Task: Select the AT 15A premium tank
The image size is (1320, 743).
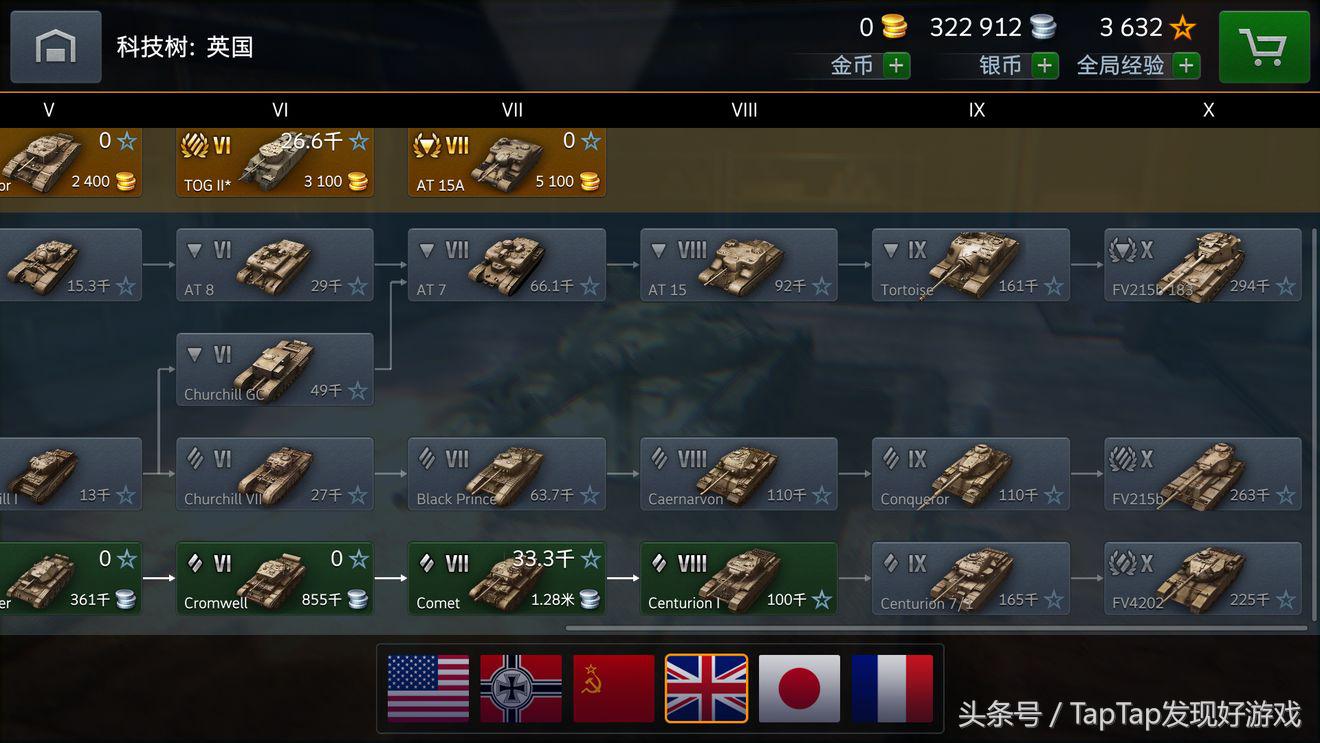Action: click(507, 161)
